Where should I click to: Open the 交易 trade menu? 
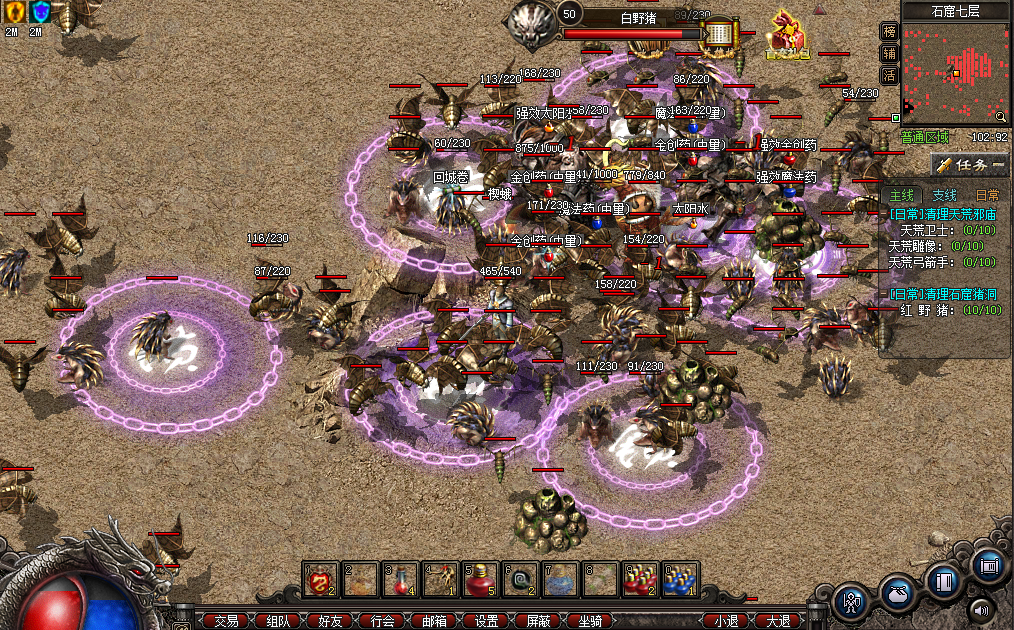point(226,621)
